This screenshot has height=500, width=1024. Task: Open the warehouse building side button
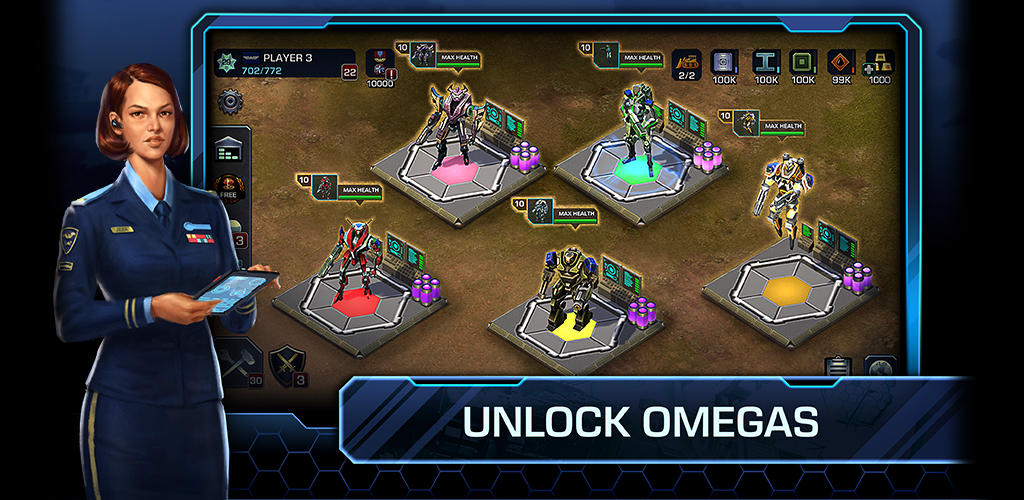click(231, 148)
